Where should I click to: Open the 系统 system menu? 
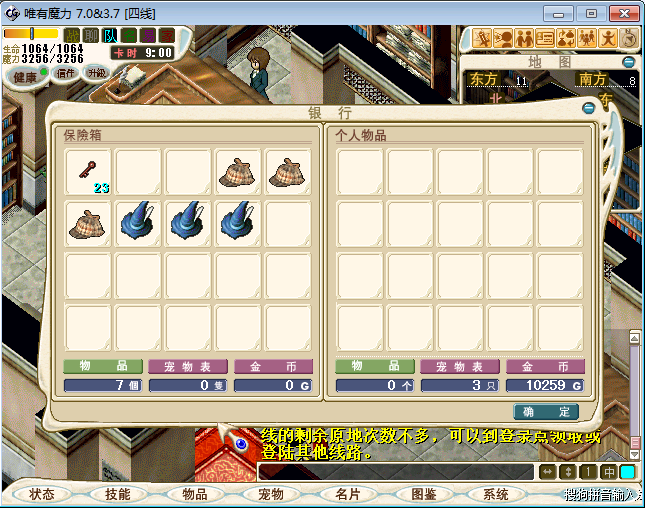point(496,494)
